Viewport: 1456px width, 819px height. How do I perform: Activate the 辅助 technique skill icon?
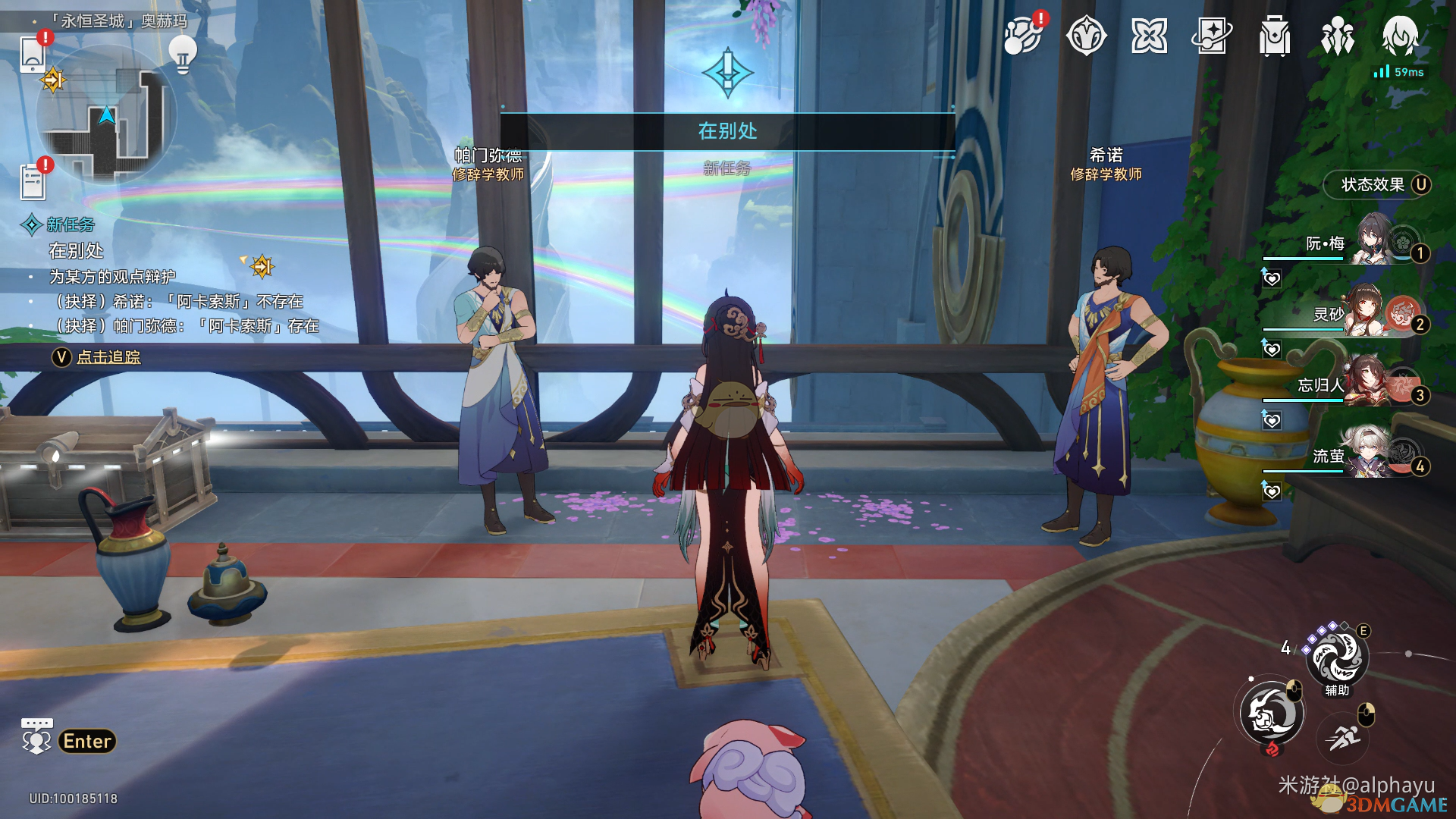pos(1337,657)
